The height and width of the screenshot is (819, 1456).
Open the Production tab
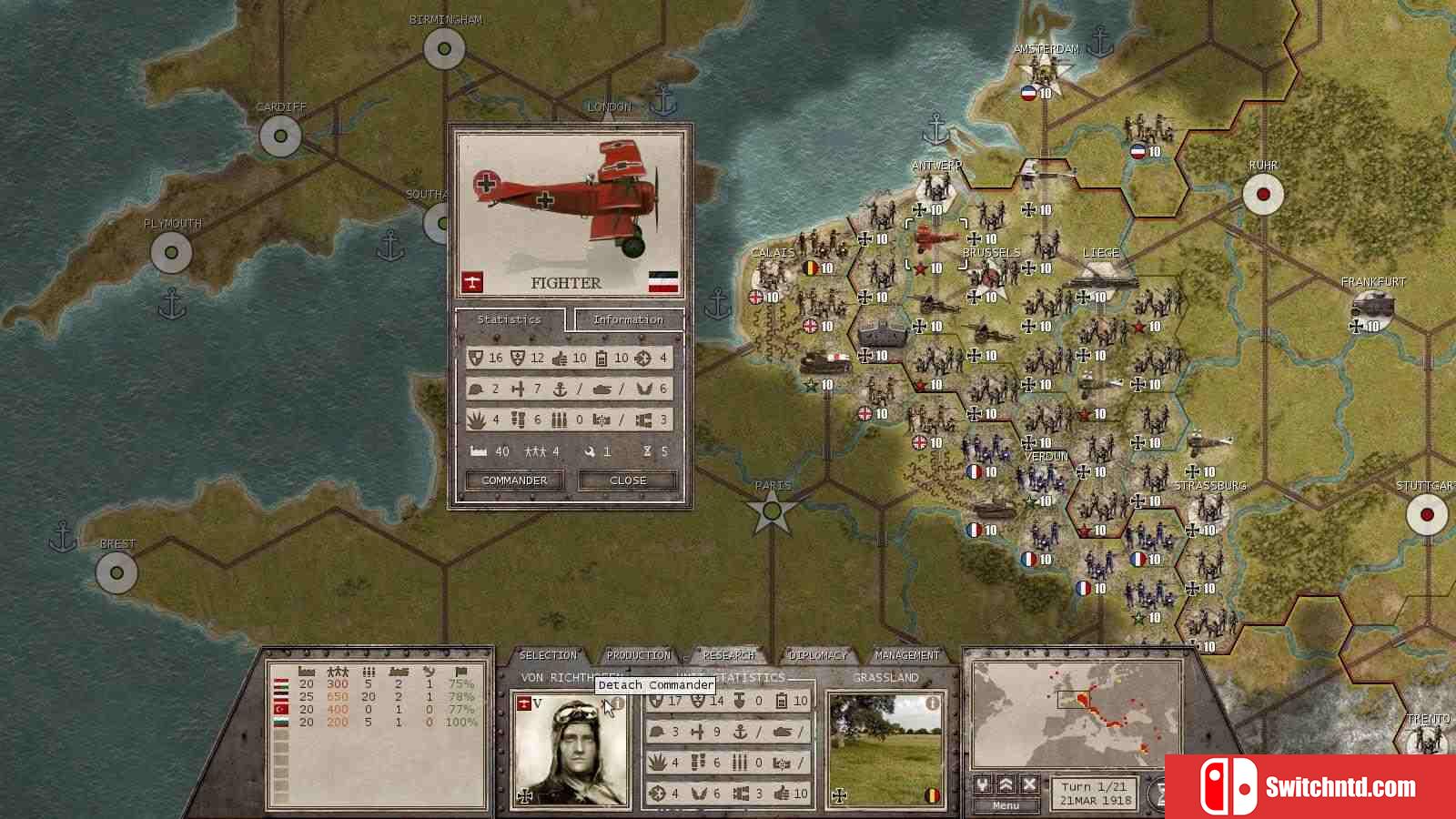pos(638,655)
